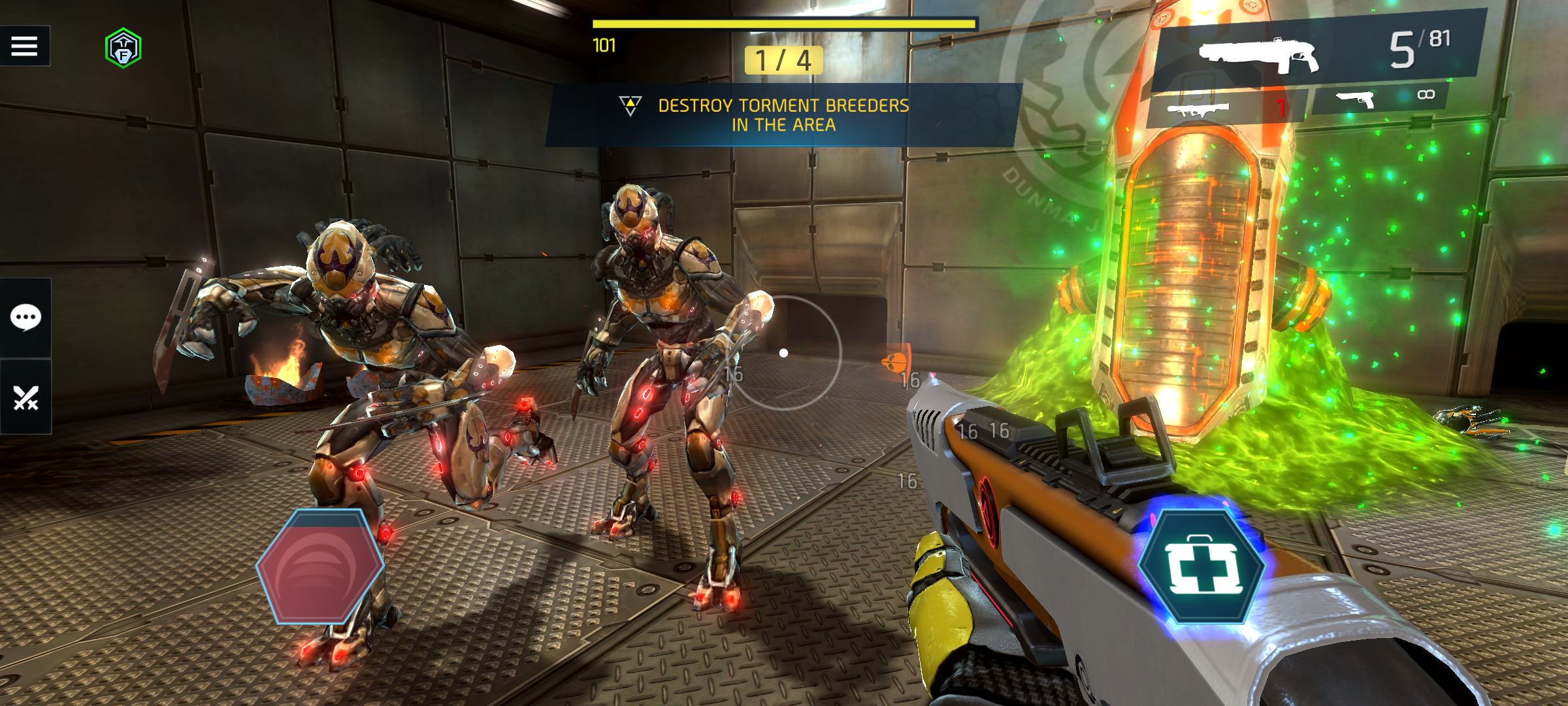Activate the red hexagon ability button
Screen dimensions: 1568x706
click(x=319, y=566)
